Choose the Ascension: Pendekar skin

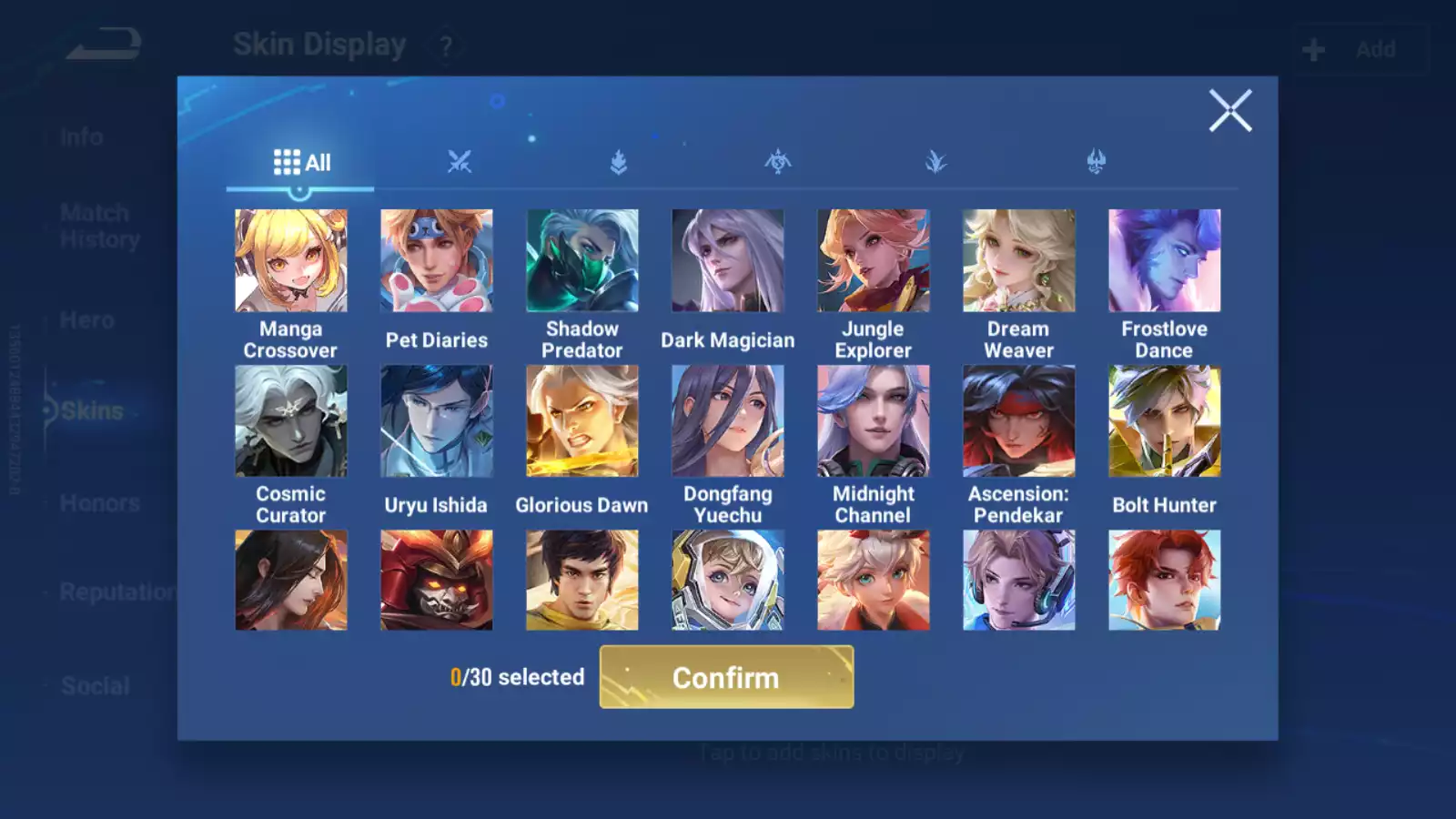tap(1018, 421)
